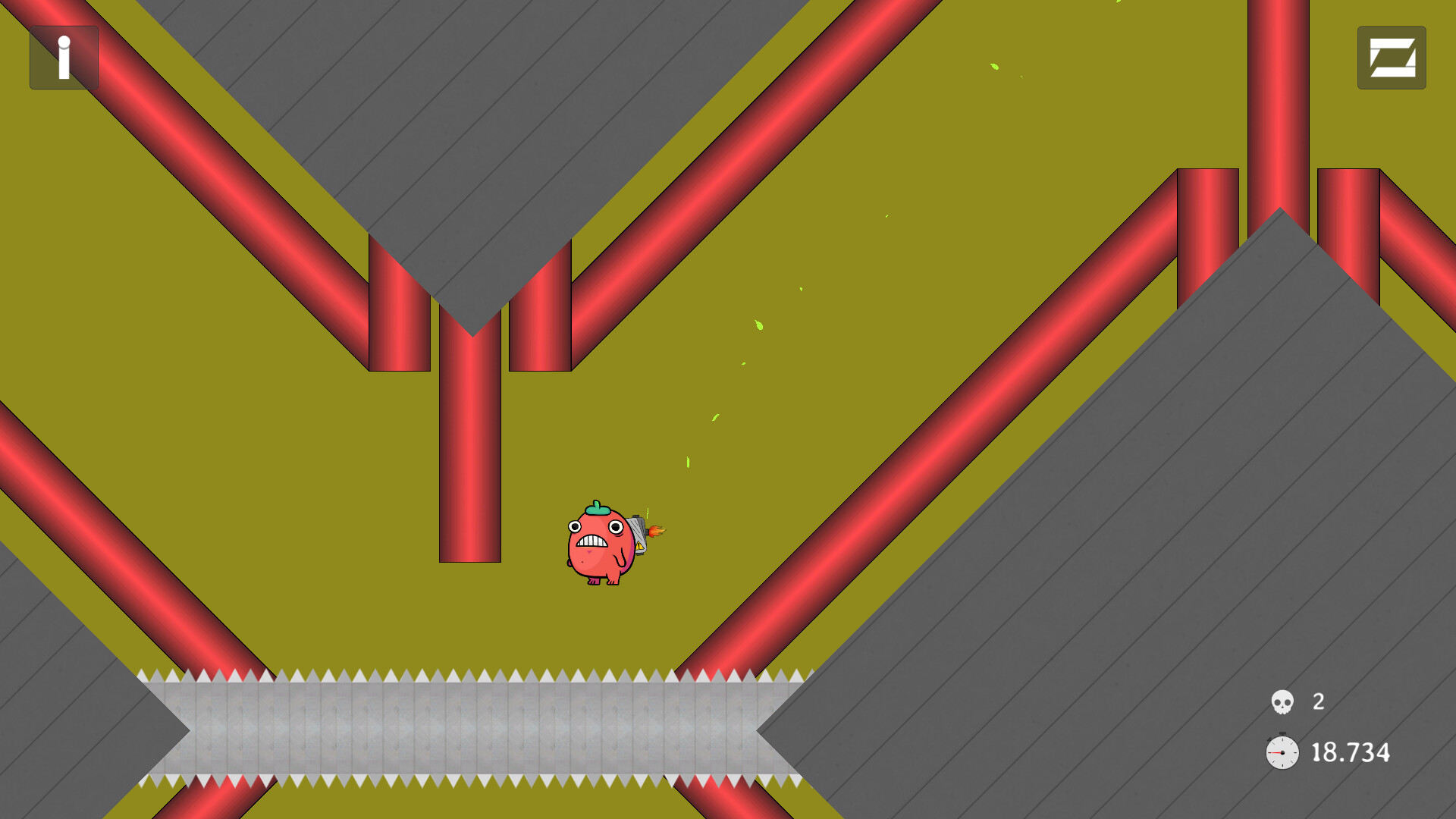This screenshot has height=819, width=1456.
Task: Open stats by clicking the skull readout
Action: pos(1282,702)
